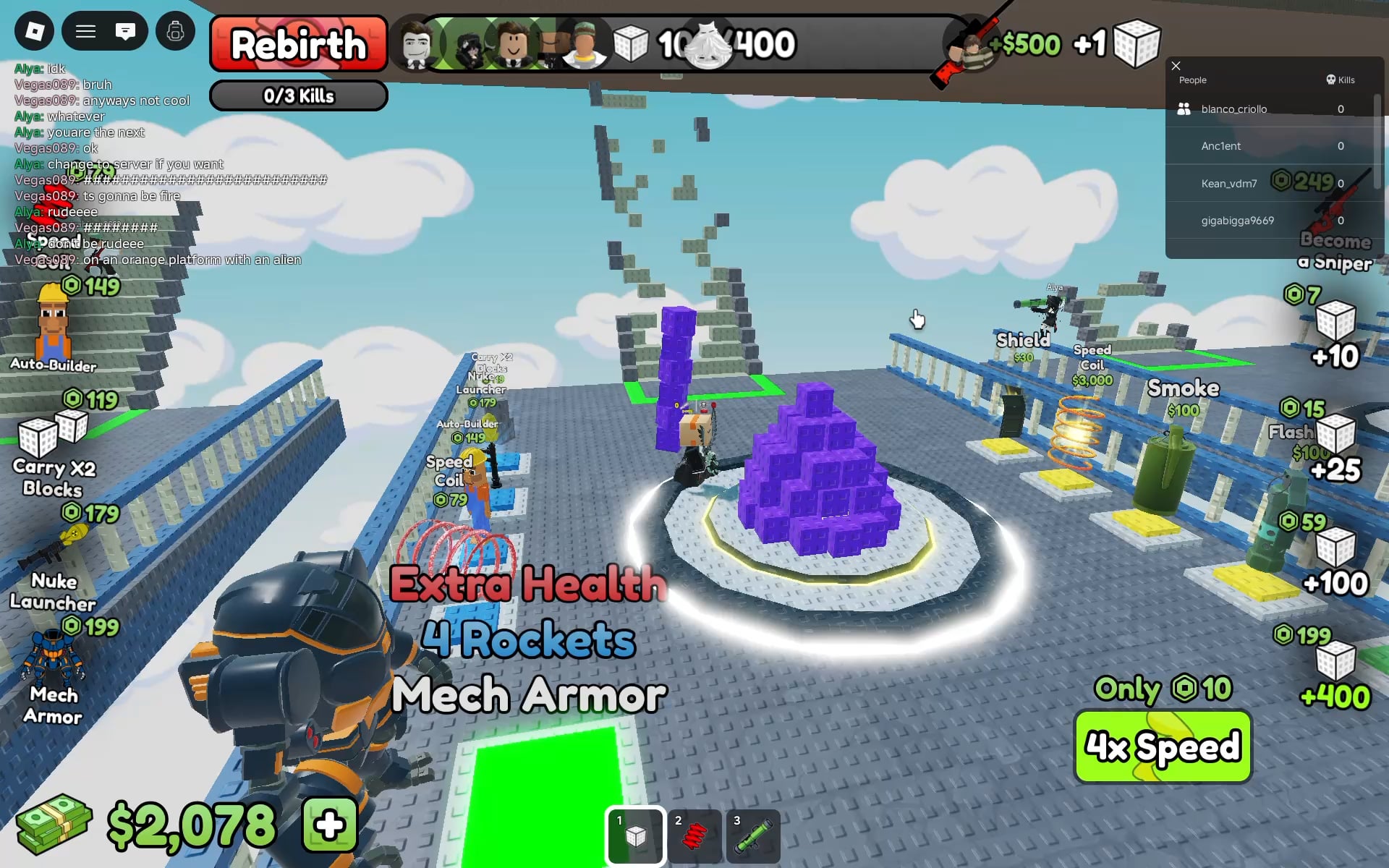Select the block in hotbar slot 1
The height and width of the screenshot is (868, 1389).
(635, 836)
